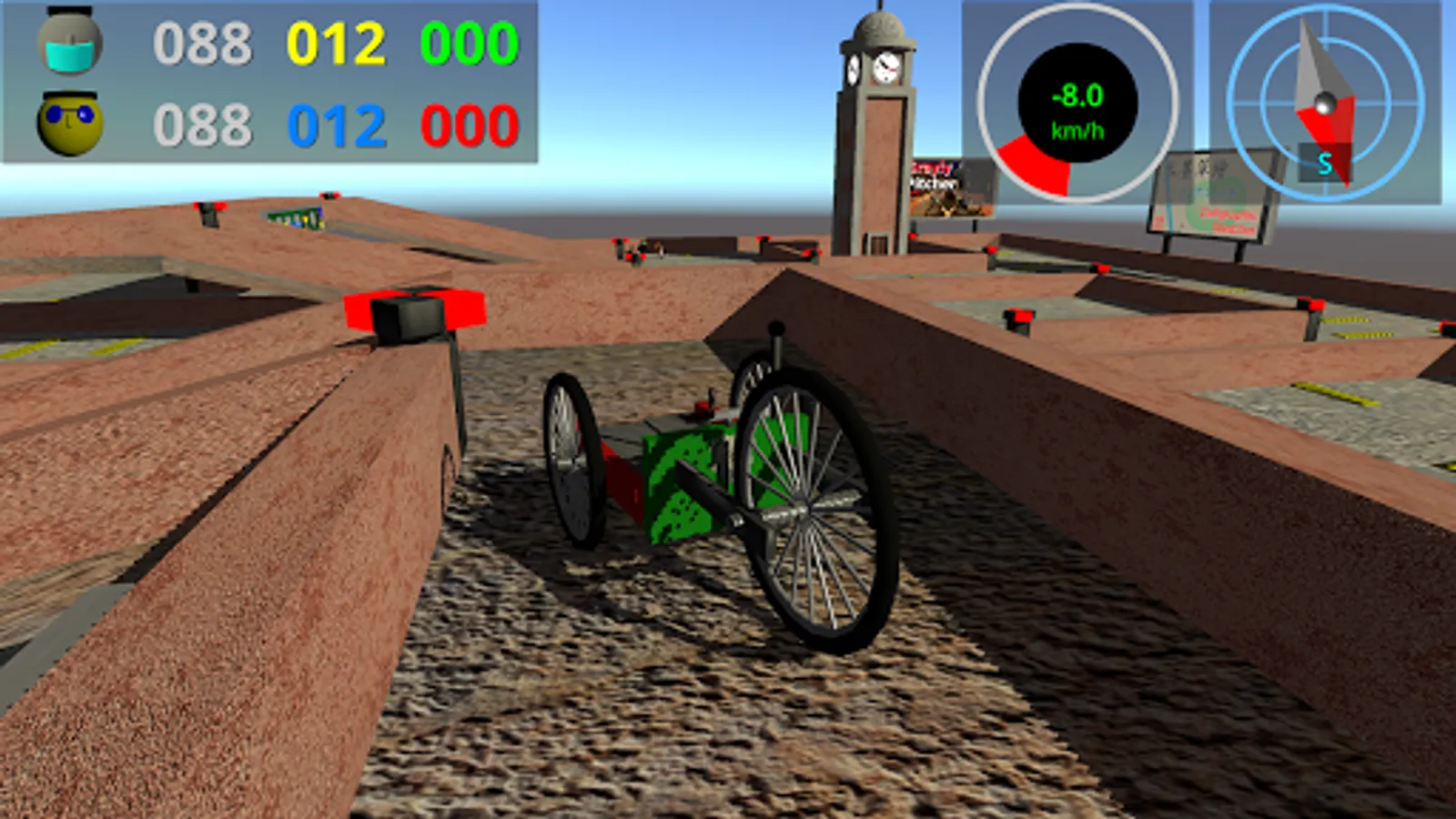Tap the gray compass pointer arrow
This screenshot has height=819, width=1456.
click(1318, 64)
